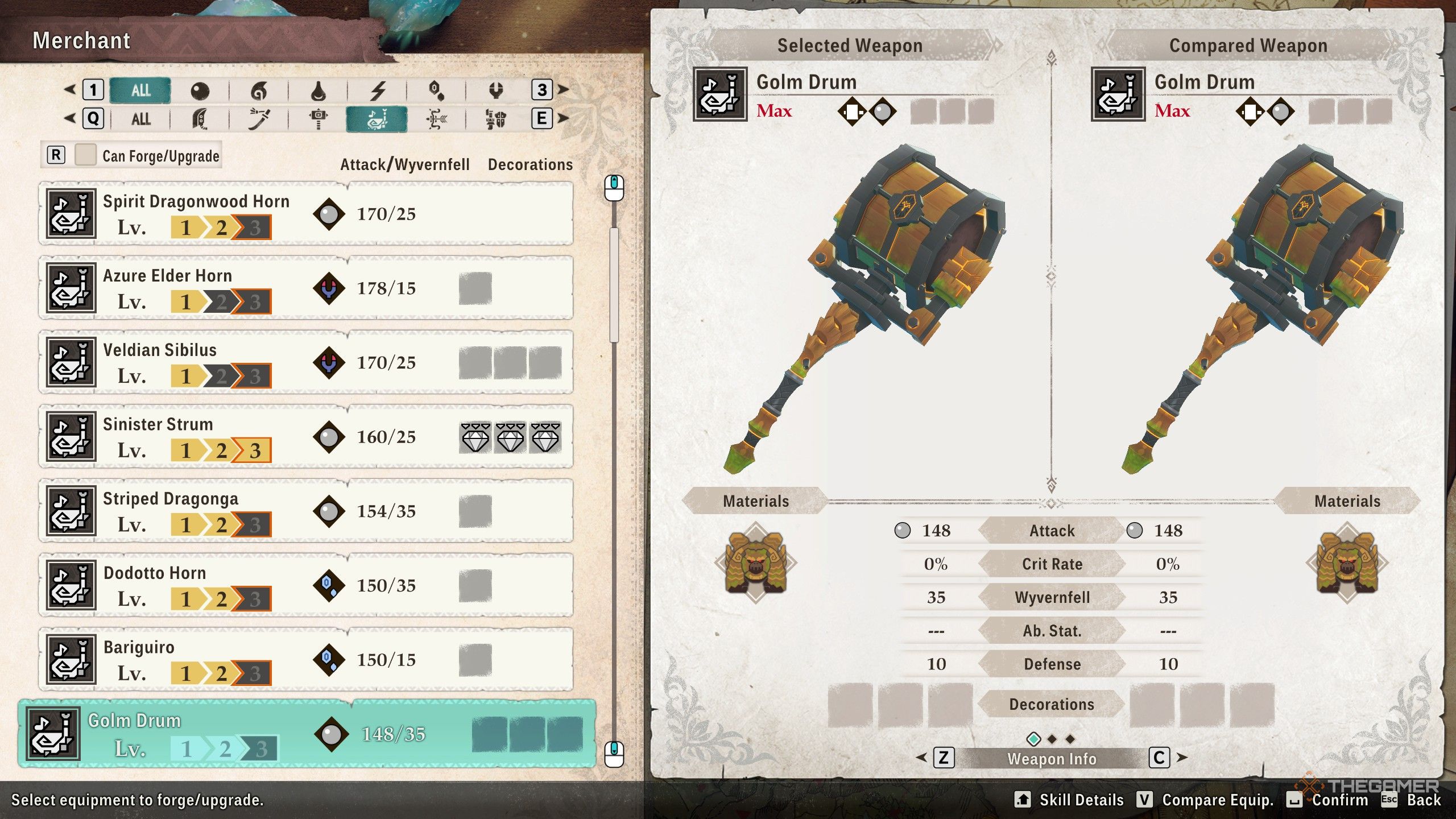Filter by the fire element tab
Viewport: 1456px width, 819px height.
[259, 90]
